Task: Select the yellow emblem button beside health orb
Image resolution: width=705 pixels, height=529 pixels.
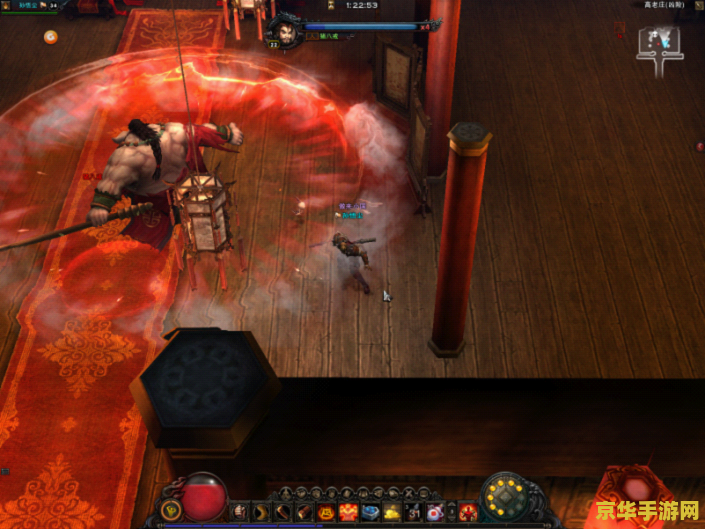Action: 170,511
